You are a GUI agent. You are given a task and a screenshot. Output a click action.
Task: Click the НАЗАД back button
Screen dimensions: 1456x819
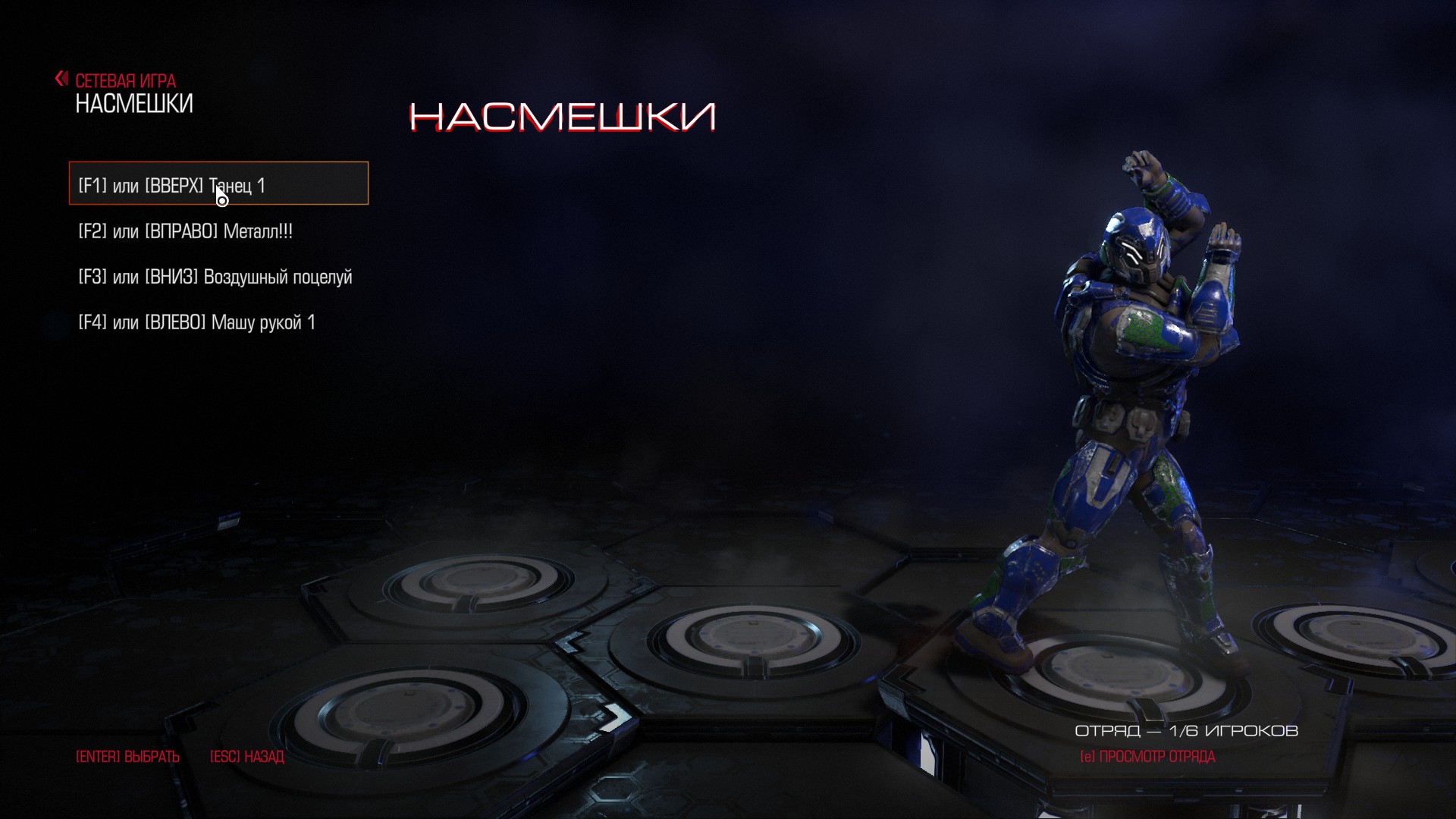pyautogui.click(x=247, y=757)
